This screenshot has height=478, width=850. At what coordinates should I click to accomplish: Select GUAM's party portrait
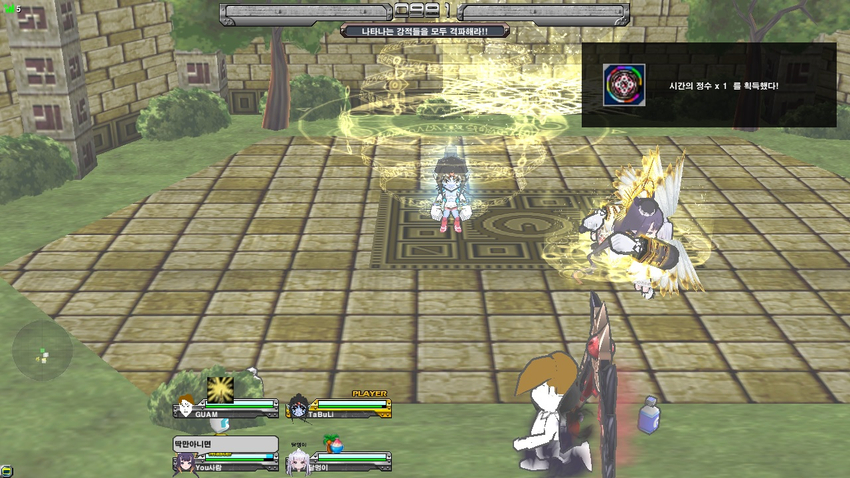click(186, 407)
